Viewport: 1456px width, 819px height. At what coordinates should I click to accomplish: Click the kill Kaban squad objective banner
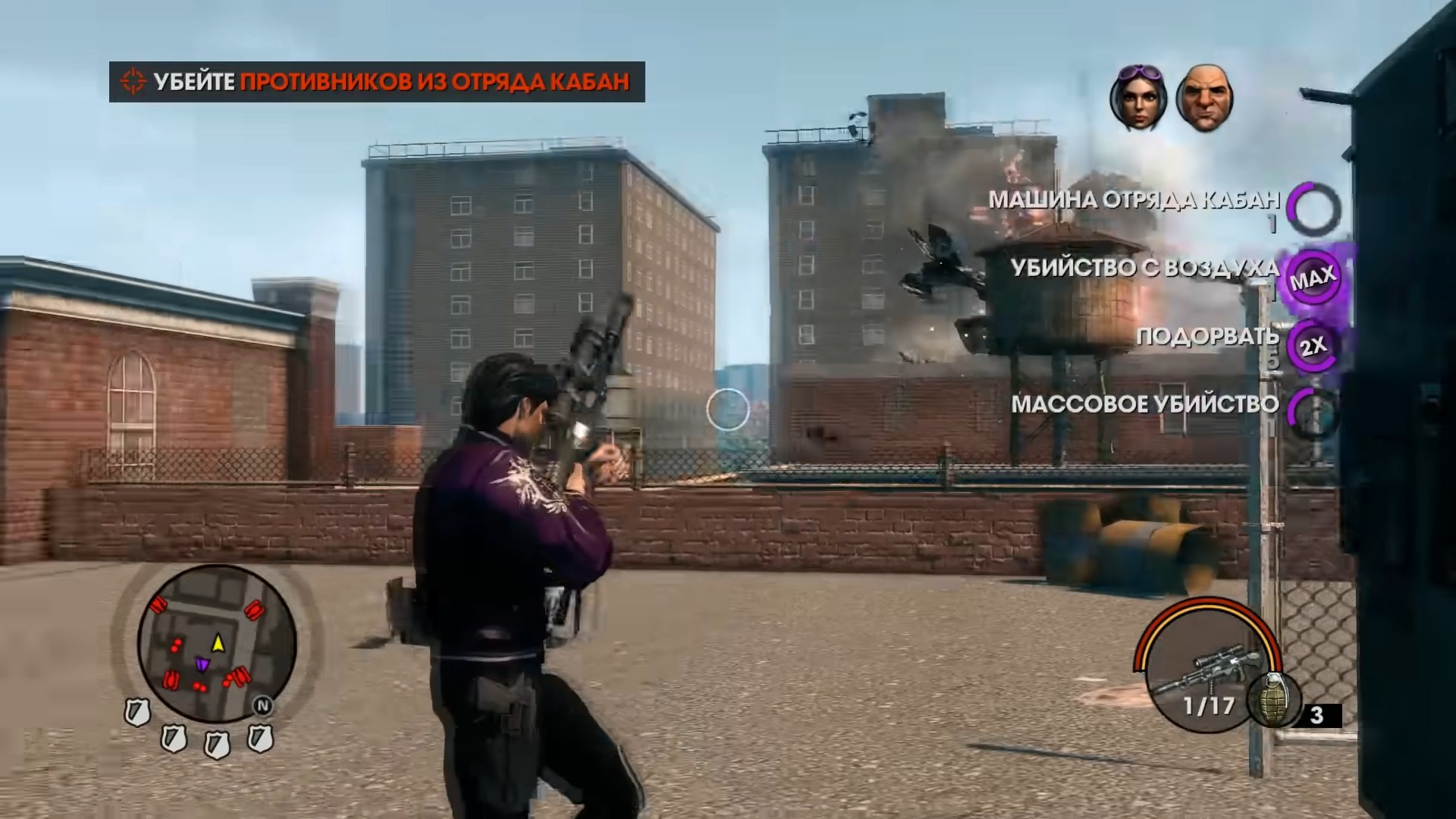(377, 82)
